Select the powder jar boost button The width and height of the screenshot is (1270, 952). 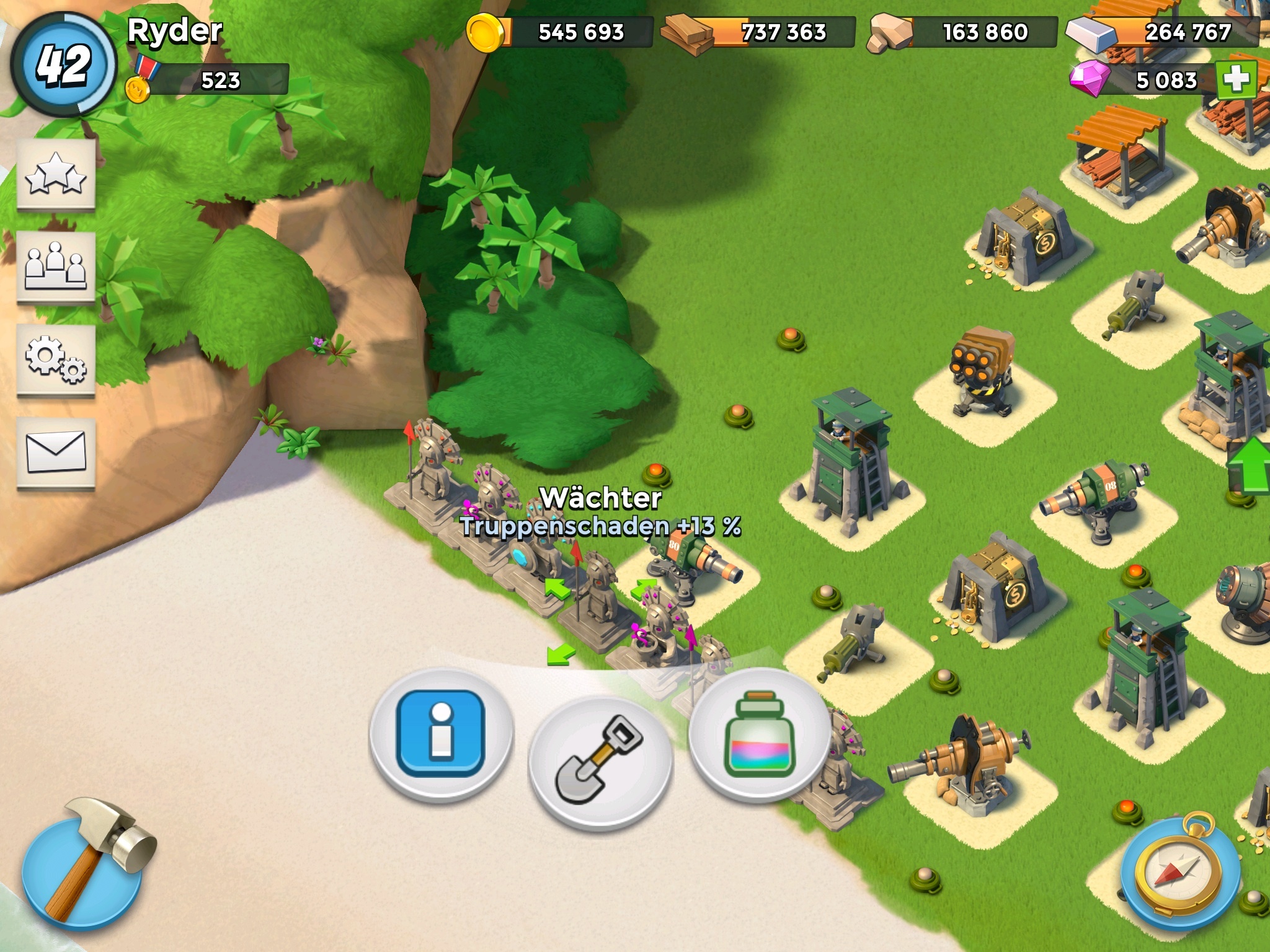[760, 733]
